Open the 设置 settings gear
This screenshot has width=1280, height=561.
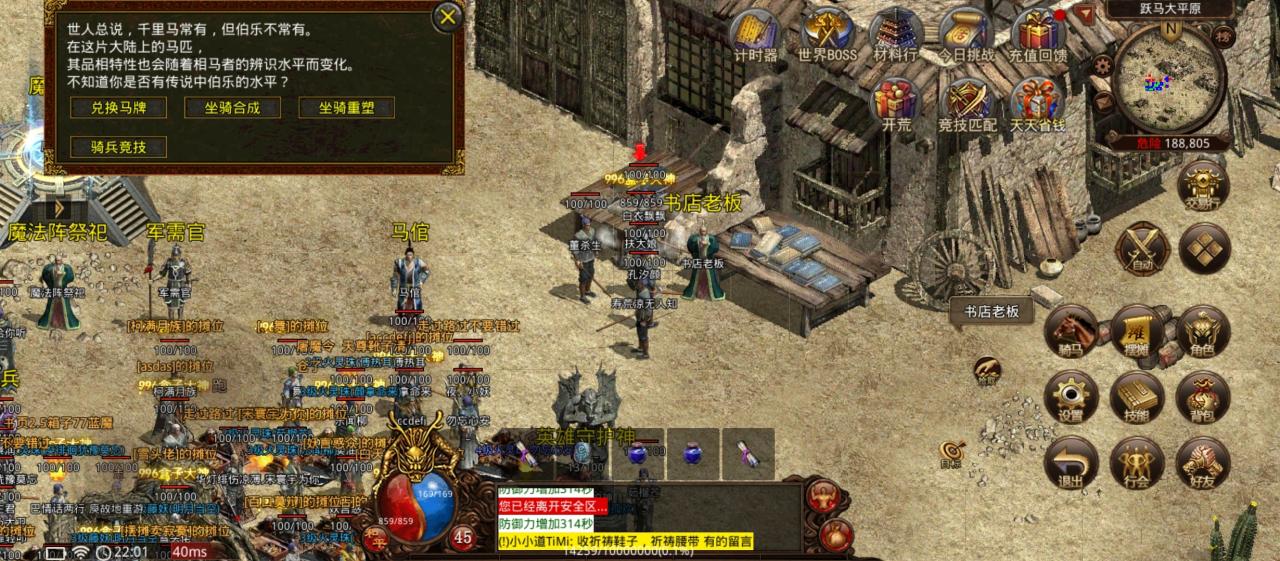[x=1071, y=397]
